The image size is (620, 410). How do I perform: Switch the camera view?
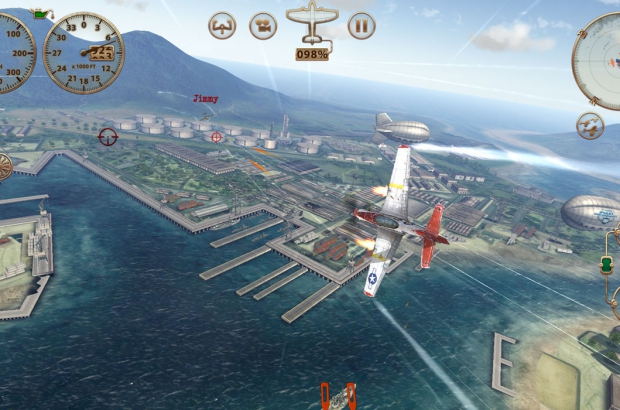263,26
